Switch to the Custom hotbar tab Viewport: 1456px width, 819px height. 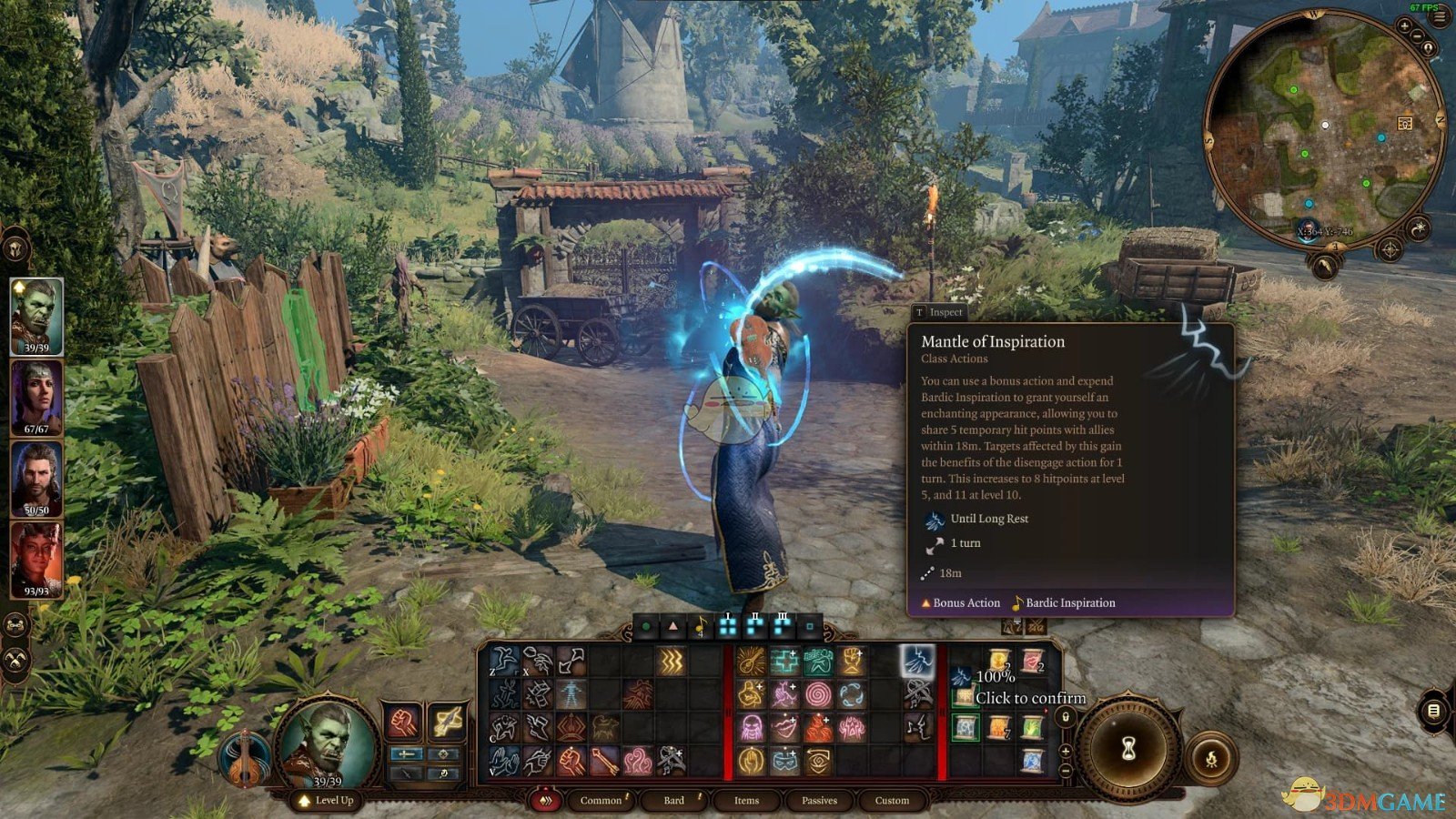point(892,801)
